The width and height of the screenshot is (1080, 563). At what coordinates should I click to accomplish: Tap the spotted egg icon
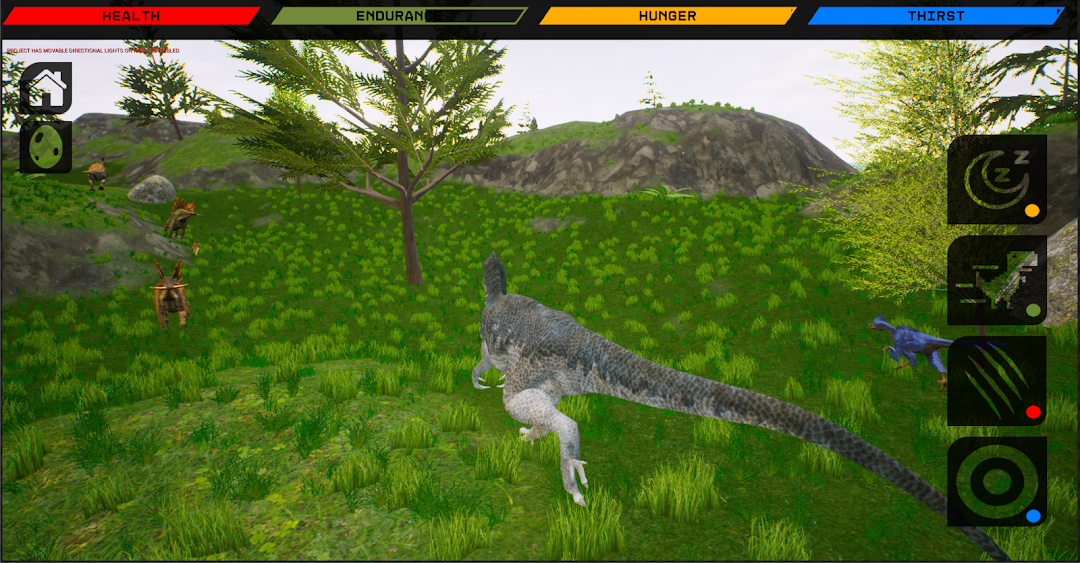(x=46, y=146)
